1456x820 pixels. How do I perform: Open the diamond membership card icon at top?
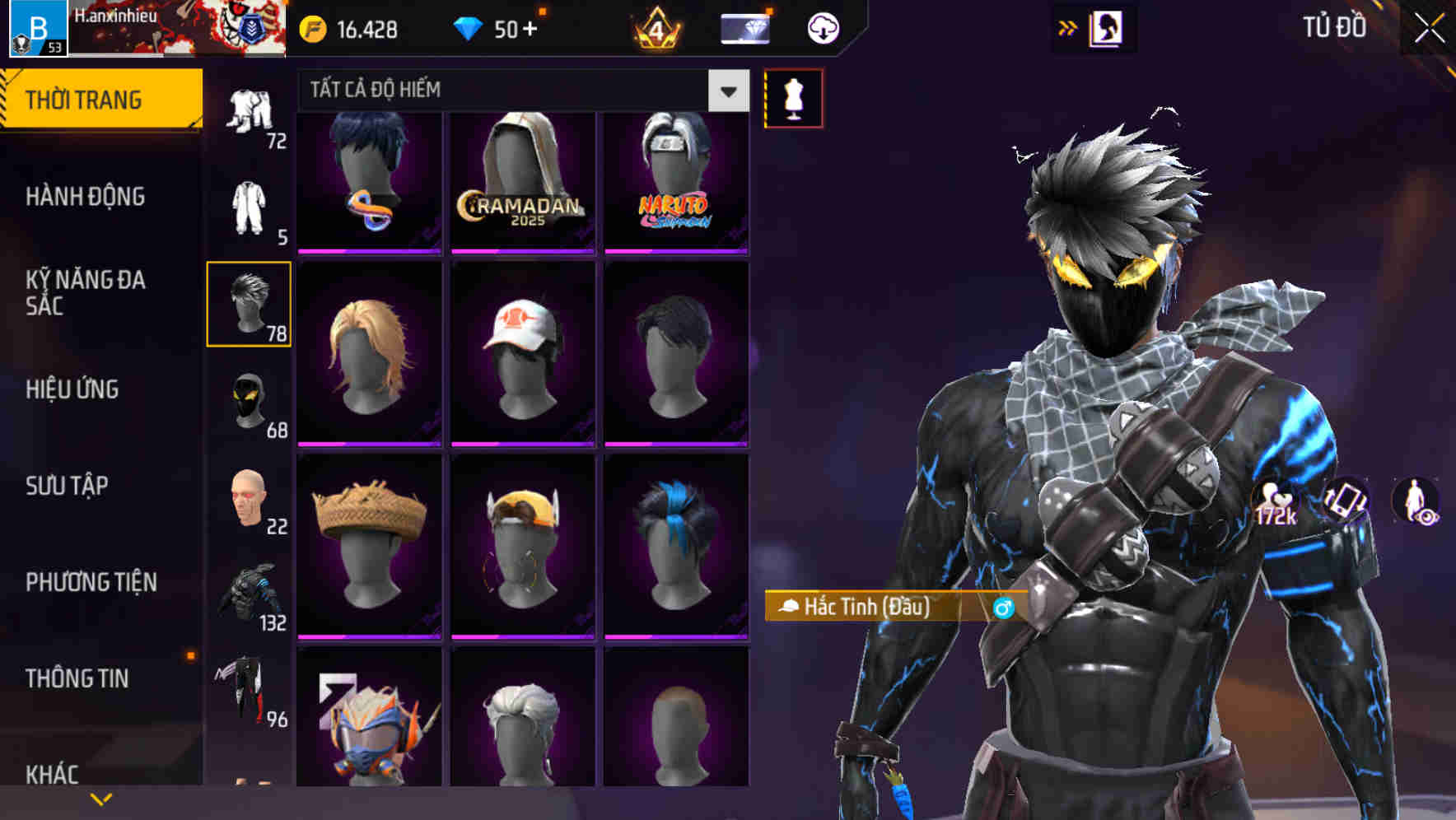click(x=744, y=27)
